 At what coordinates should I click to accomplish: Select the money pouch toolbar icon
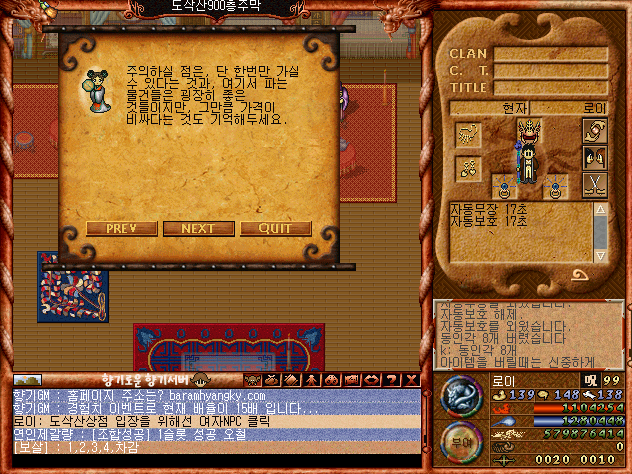pos(270,380)
